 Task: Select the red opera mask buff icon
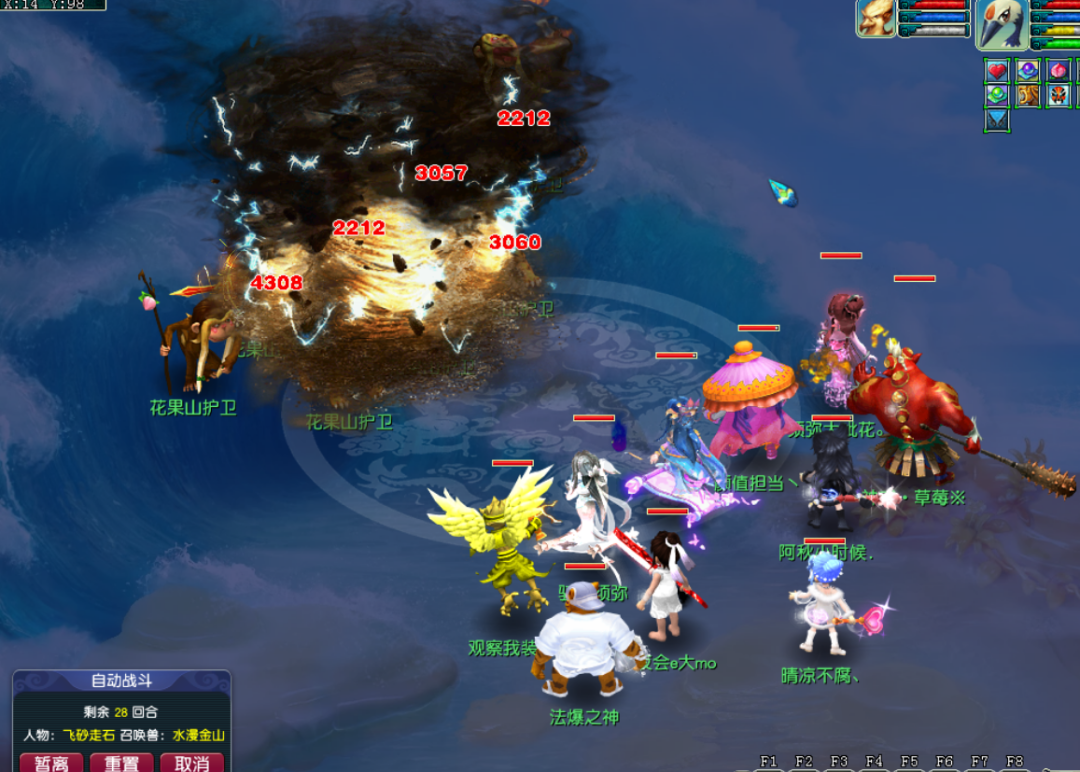(1058, 96)
